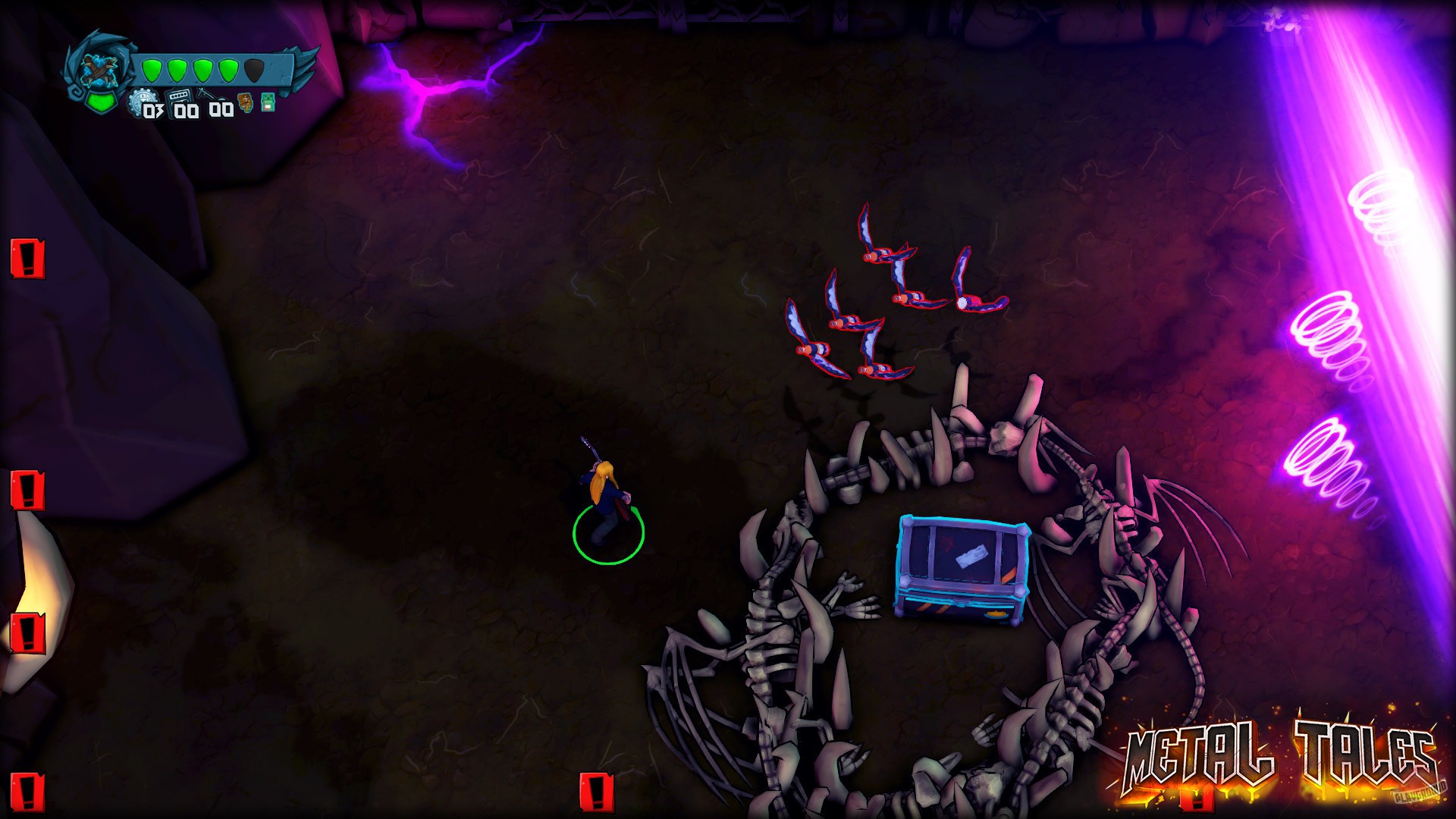Toggle the empty black guitar pick slot
This screenshot has width=1456, height=819.
254,70
